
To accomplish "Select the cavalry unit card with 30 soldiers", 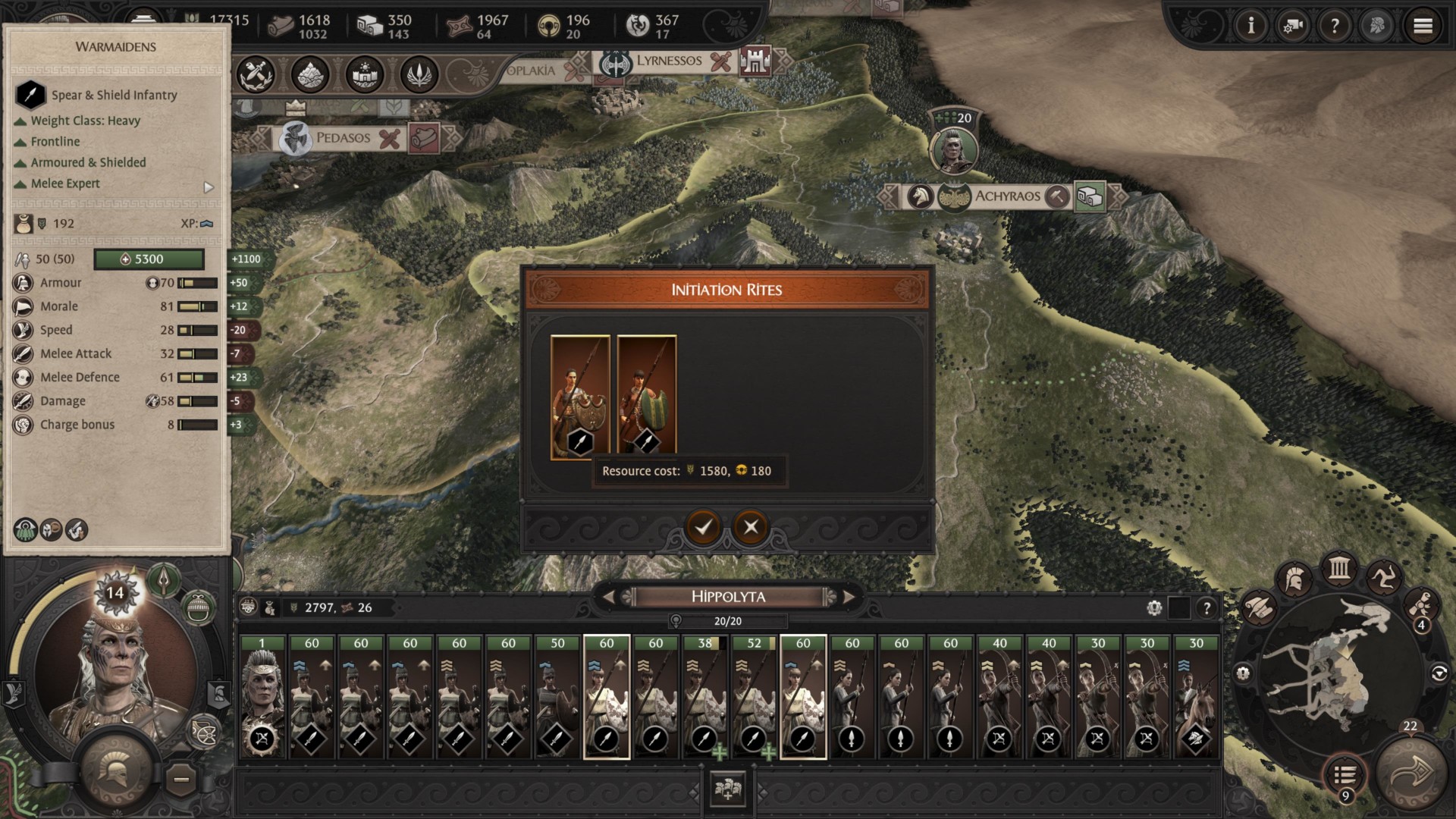I will 1196,698.
